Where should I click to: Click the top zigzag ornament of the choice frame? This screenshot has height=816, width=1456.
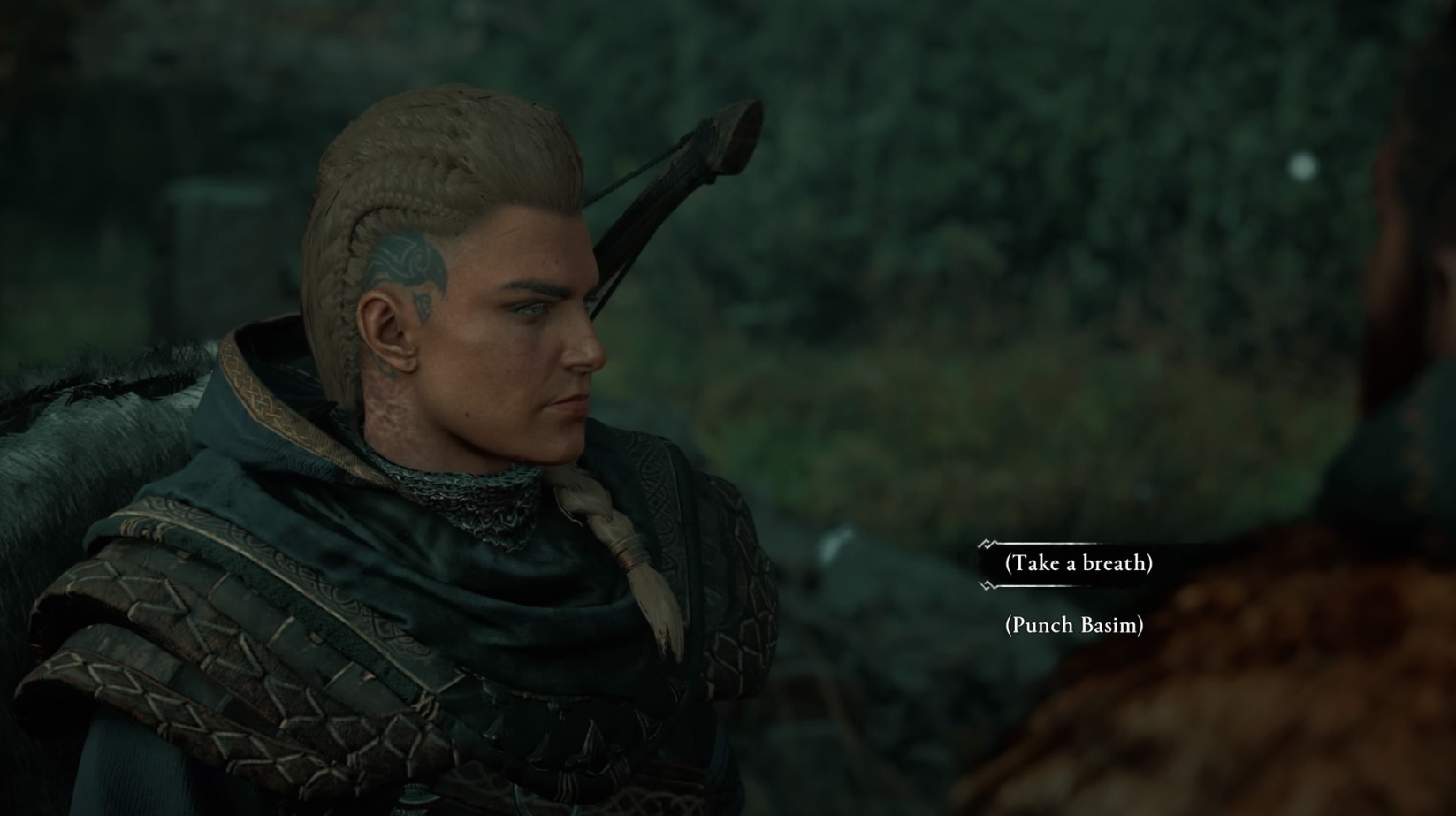987,543
